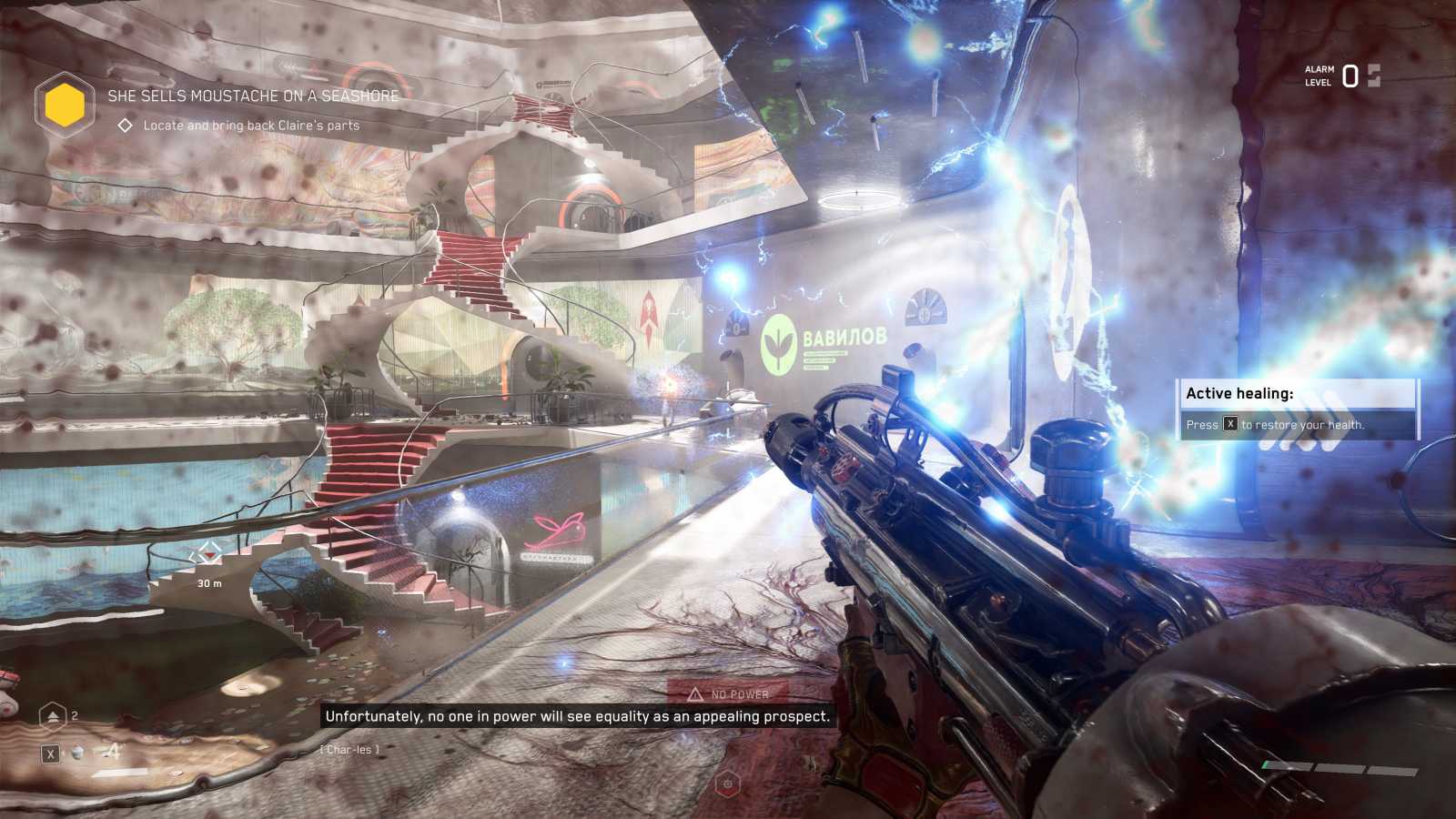Open the Active healing tutorial popup
Viewport: 1456px width, 819px height.
pos(1297,409)
